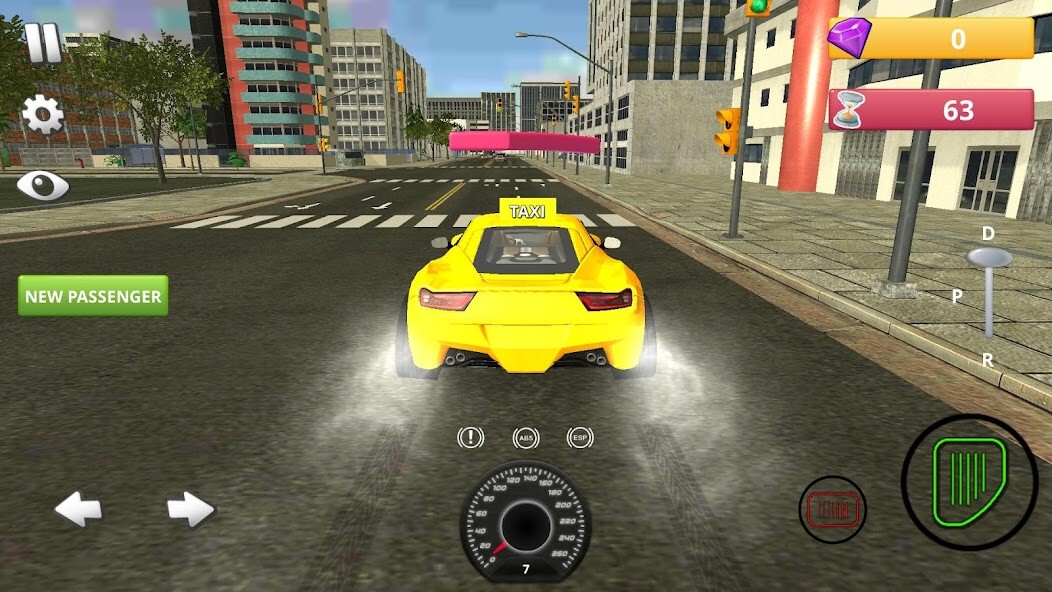Toggle the ESP indicator
The image size is (1052, 592).
[580, 438]
